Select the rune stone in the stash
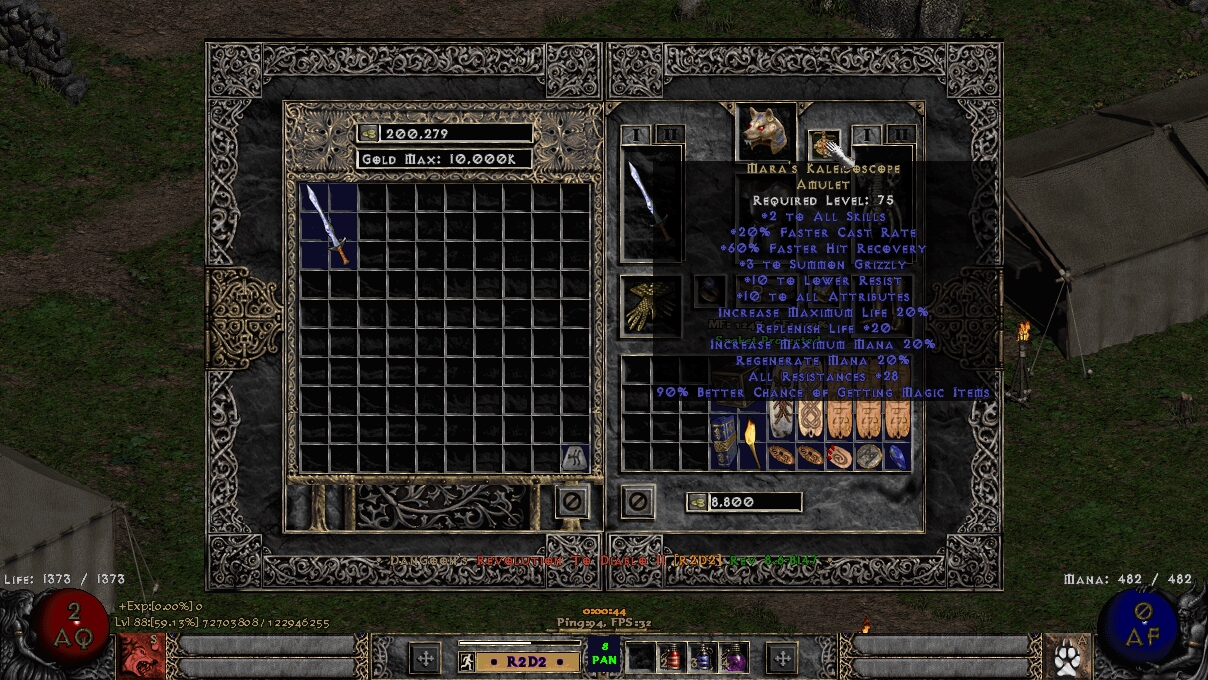The height and width of the screenshot is (680, 1208). [574, 457]
